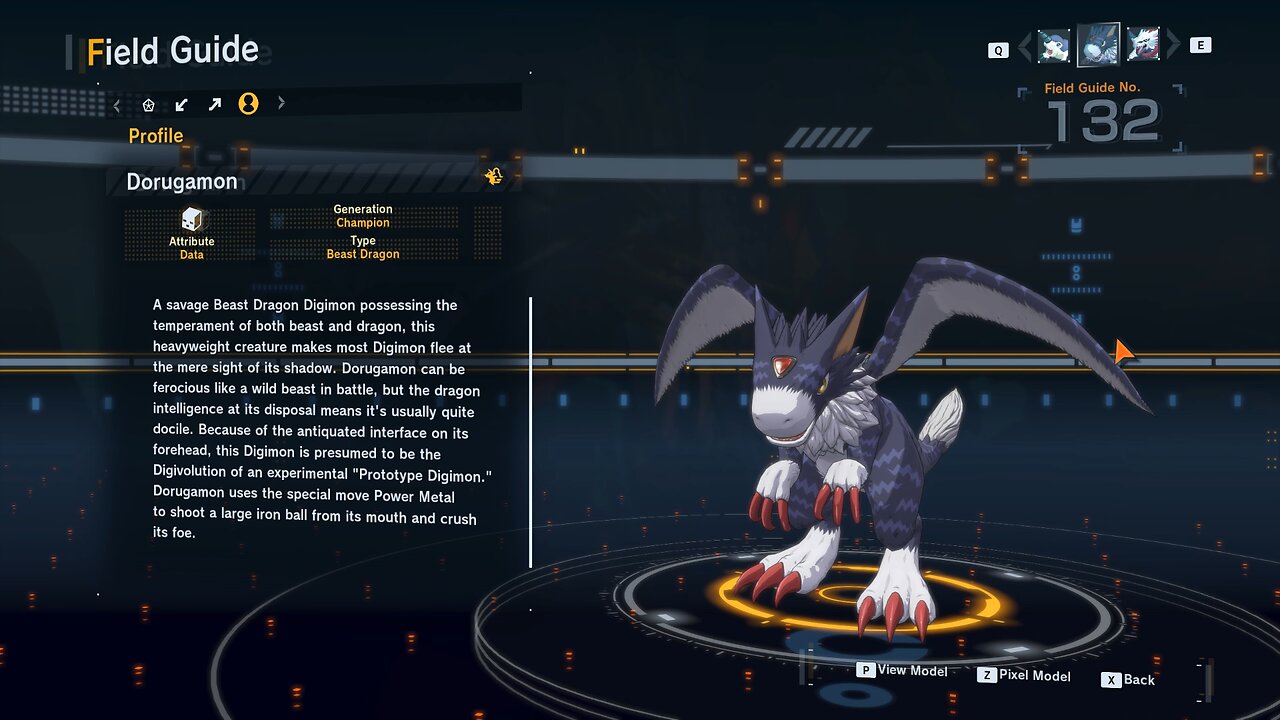Choose the blue horned Digimon thumbnail
This screenshot has height=720, width=1280.
pyautogui.click(x=1053, y=46)
